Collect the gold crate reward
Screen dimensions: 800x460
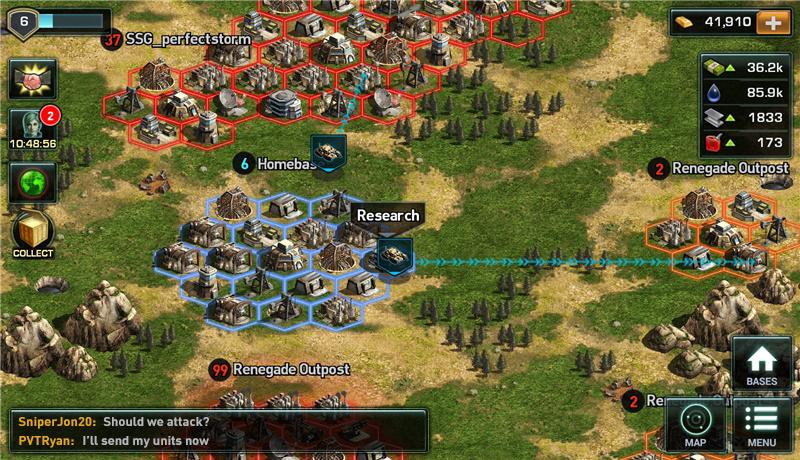32,233
